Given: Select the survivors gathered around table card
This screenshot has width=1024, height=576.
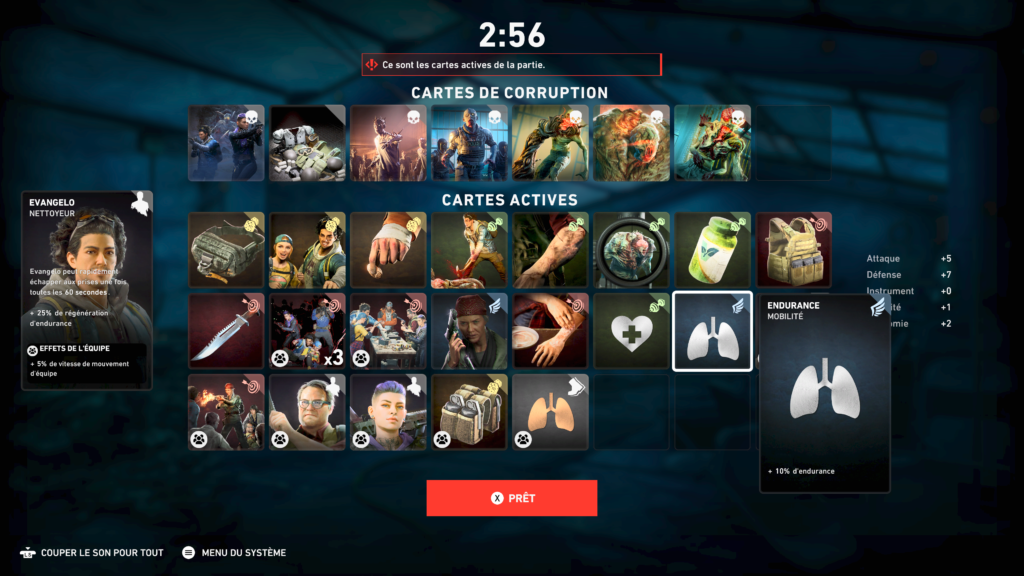Looking at the screenshot, I should click(388, 331).
